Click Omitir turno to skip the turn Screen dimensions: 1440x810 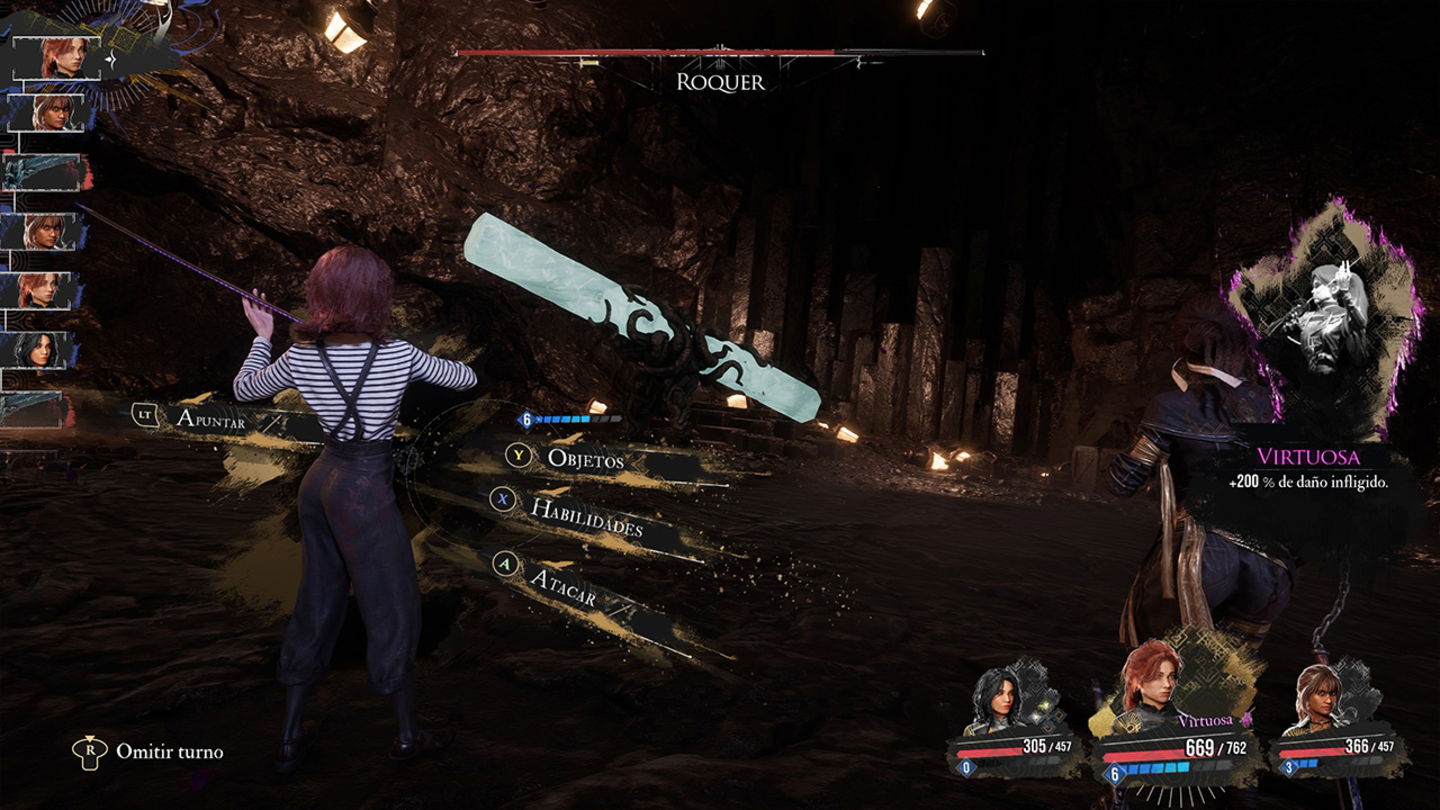(x=168, y=751)
